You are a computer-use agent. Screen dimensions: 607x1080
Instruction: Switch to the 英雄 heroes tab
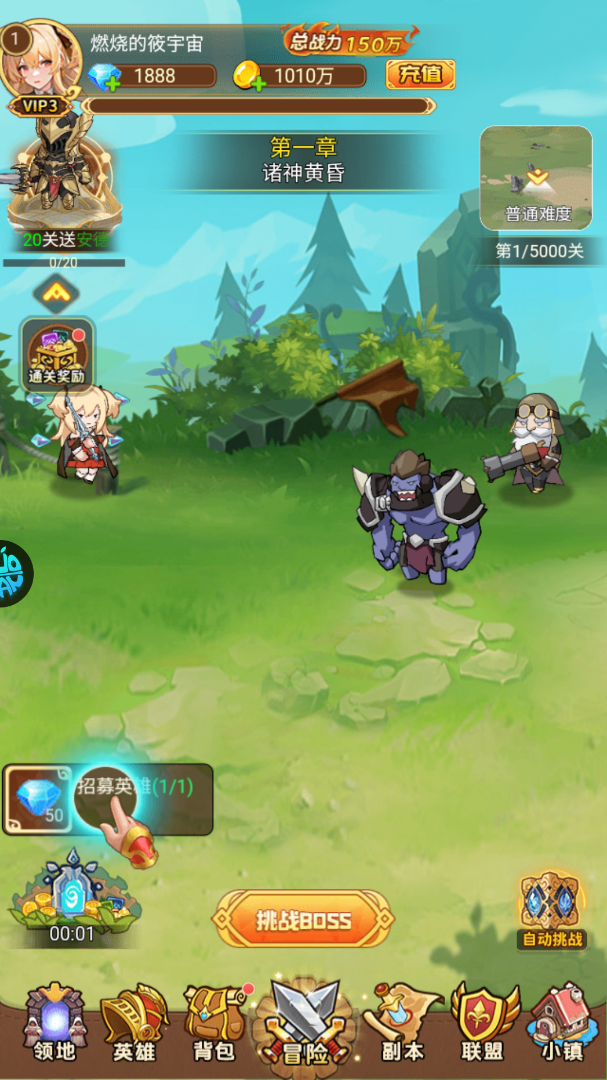click(133, 1022)
